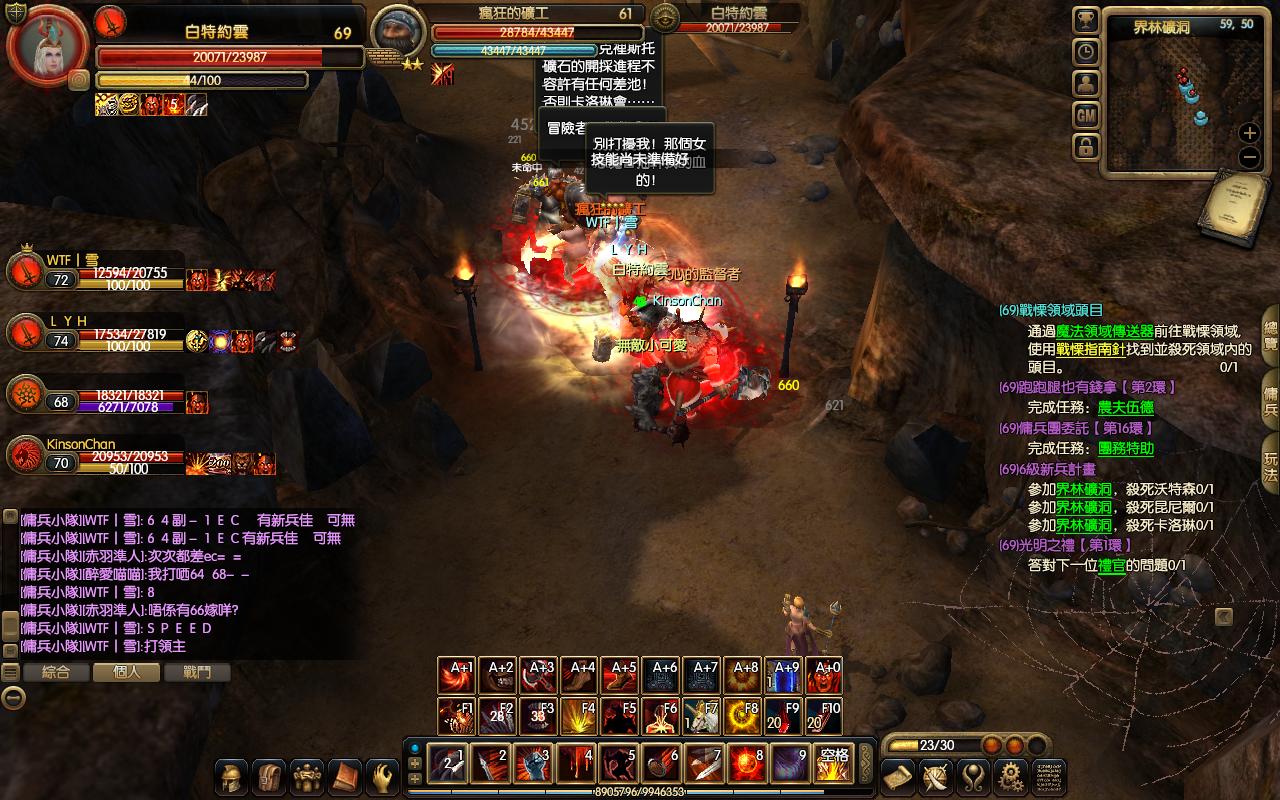Select party member KinsonChan's portrait
The width and height of the screenshot is (1280, 800).
pyautogui.click(x=25, y=456)
